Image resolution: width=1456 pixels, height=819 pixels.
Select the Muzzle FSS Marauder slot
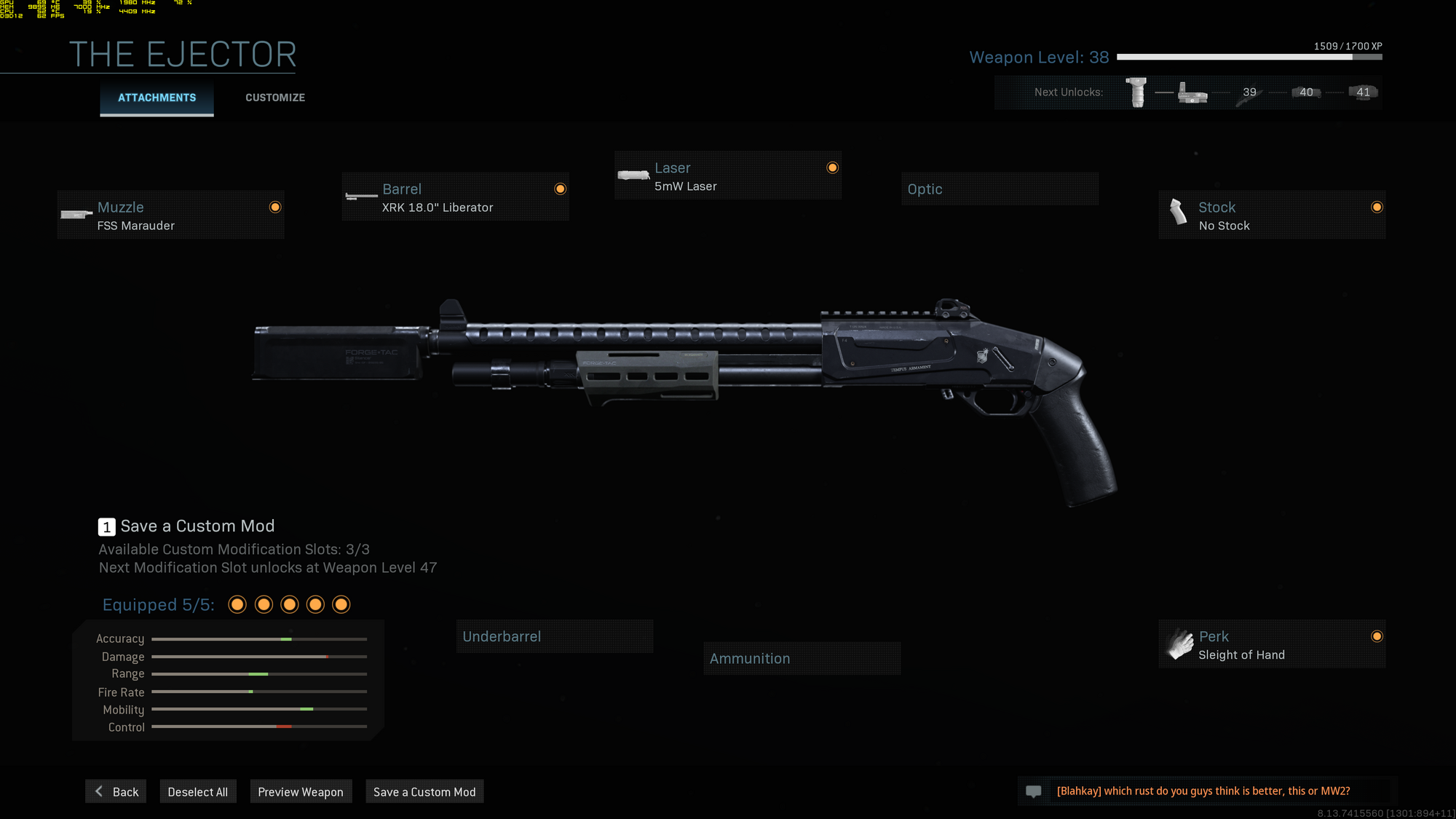(170, 215)
